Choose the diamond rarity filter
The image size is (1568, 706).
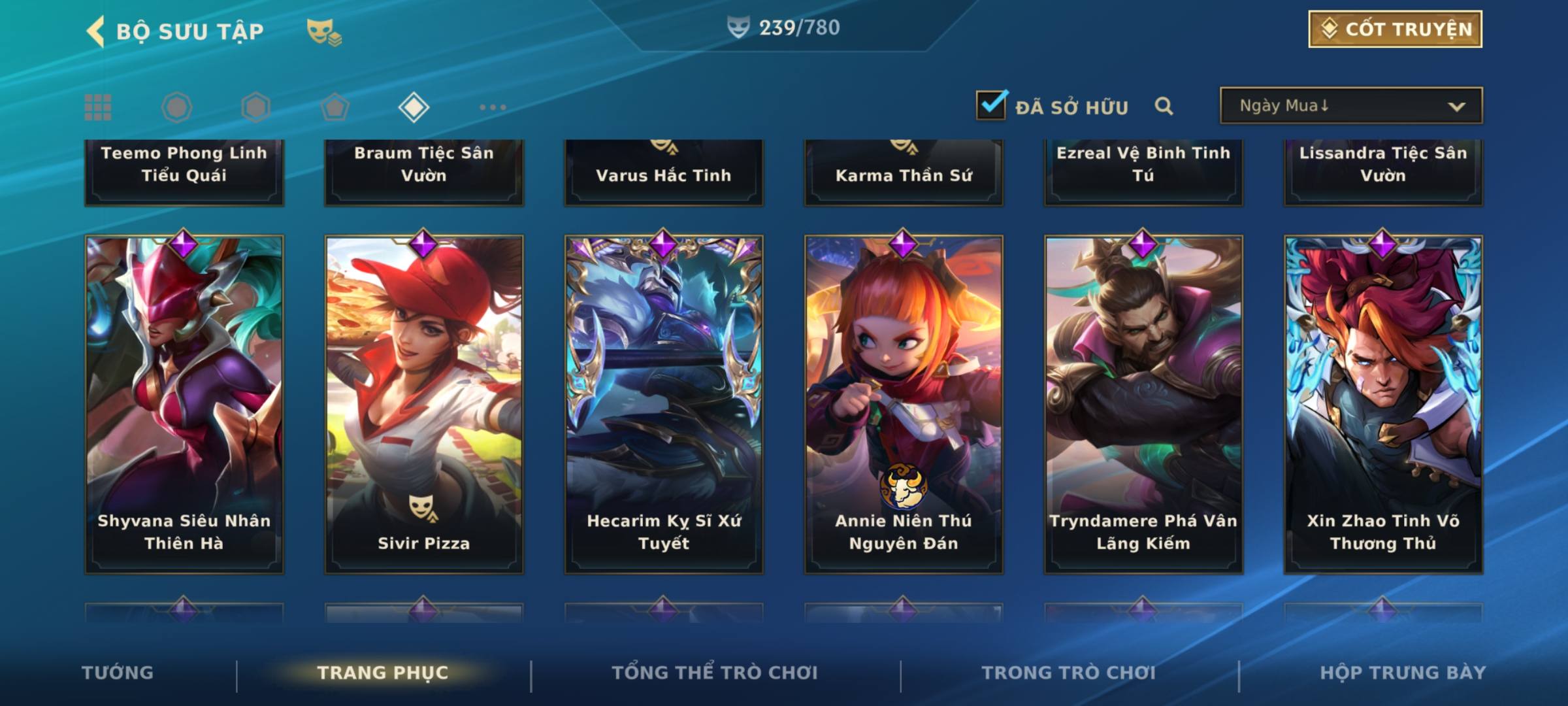414,107
